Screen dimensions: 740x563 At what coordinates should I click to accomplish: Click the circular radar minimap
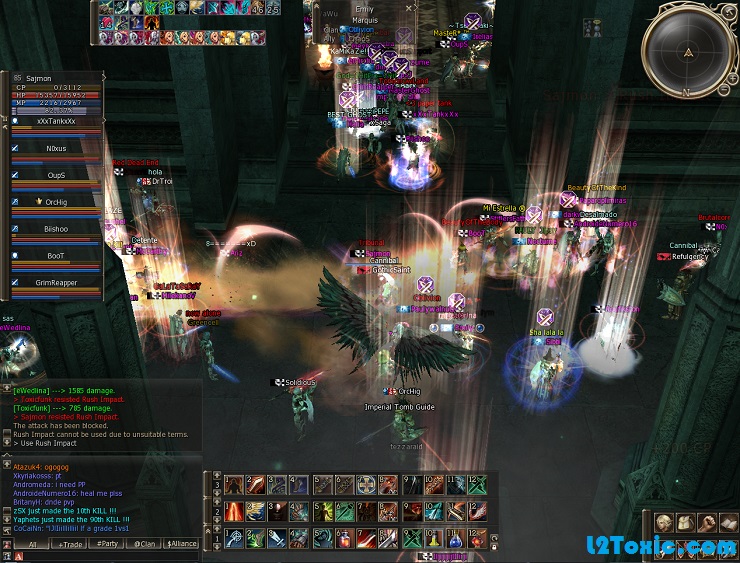click(x=686, y=51)
